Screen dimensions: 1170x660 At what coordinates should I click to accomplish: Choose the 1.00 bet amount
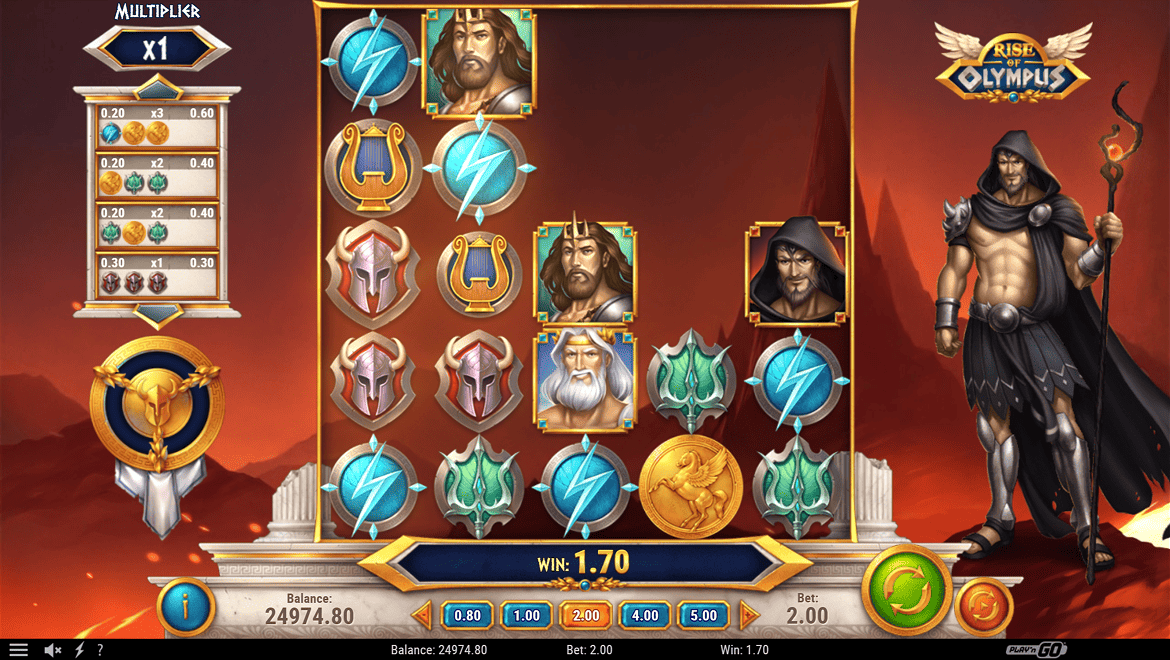pyautogui.click(x=526, y=615)
